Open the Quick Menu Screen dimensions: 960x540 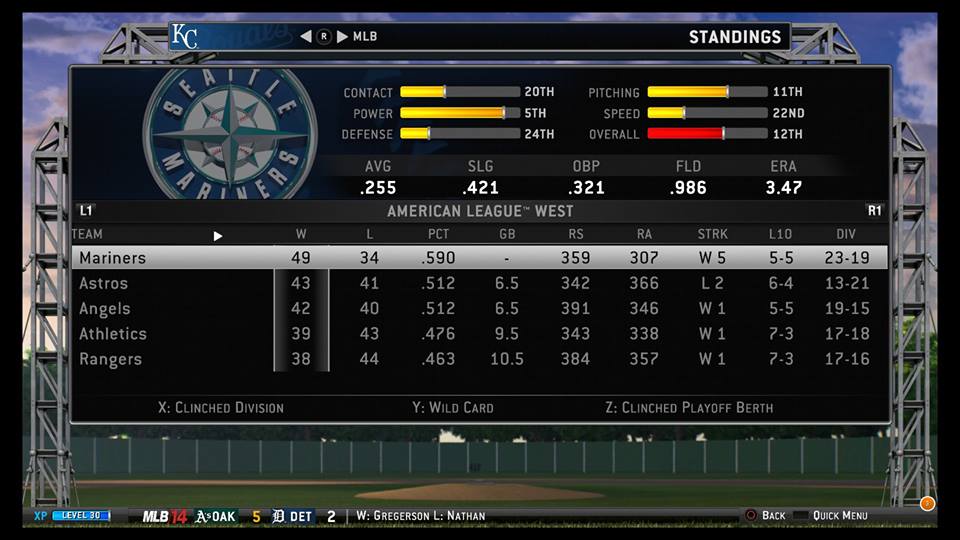[x=838, y=516]
